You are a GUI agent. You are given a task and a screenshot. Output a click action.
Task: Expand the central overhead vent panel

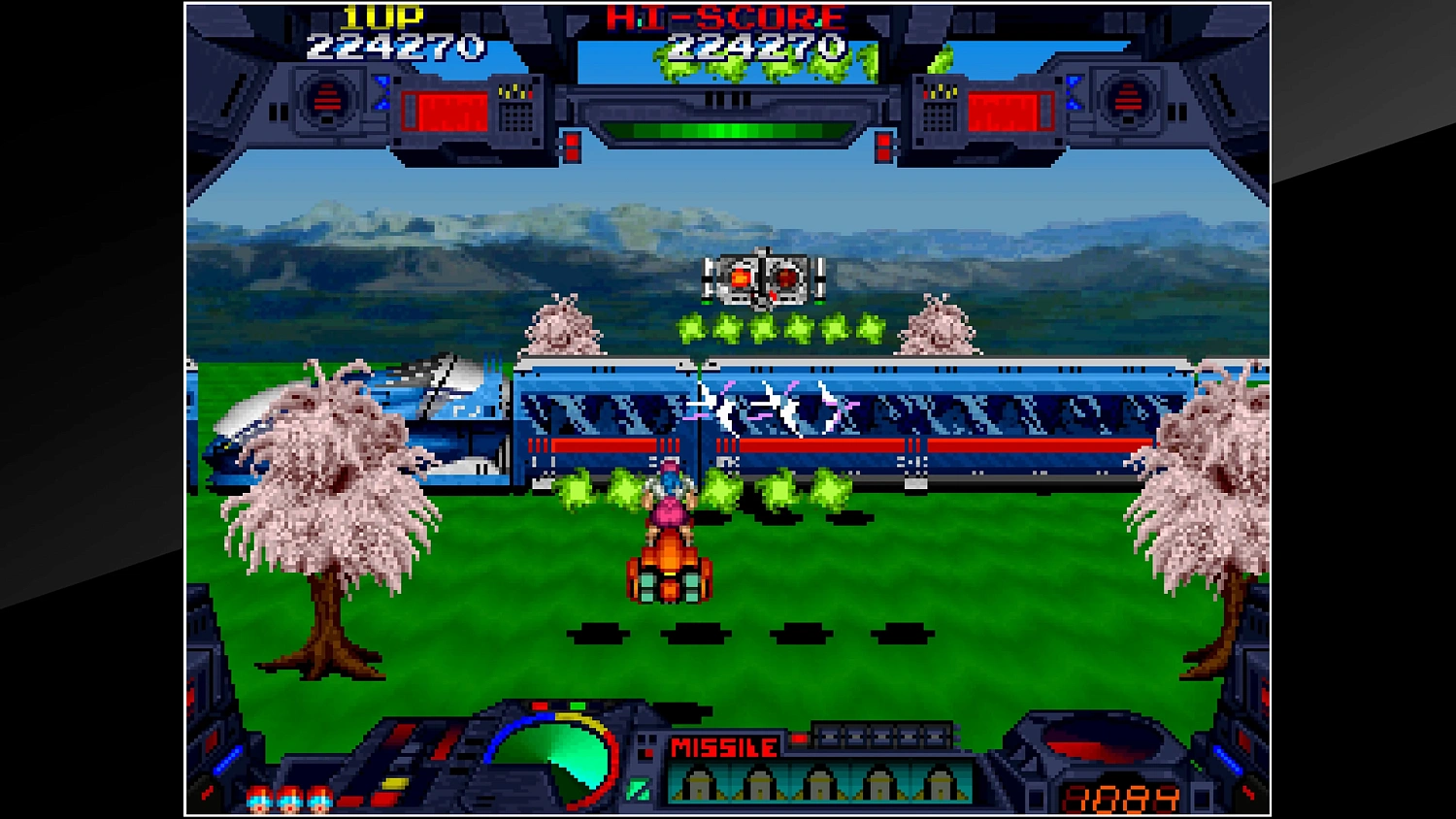click(726, 97)
